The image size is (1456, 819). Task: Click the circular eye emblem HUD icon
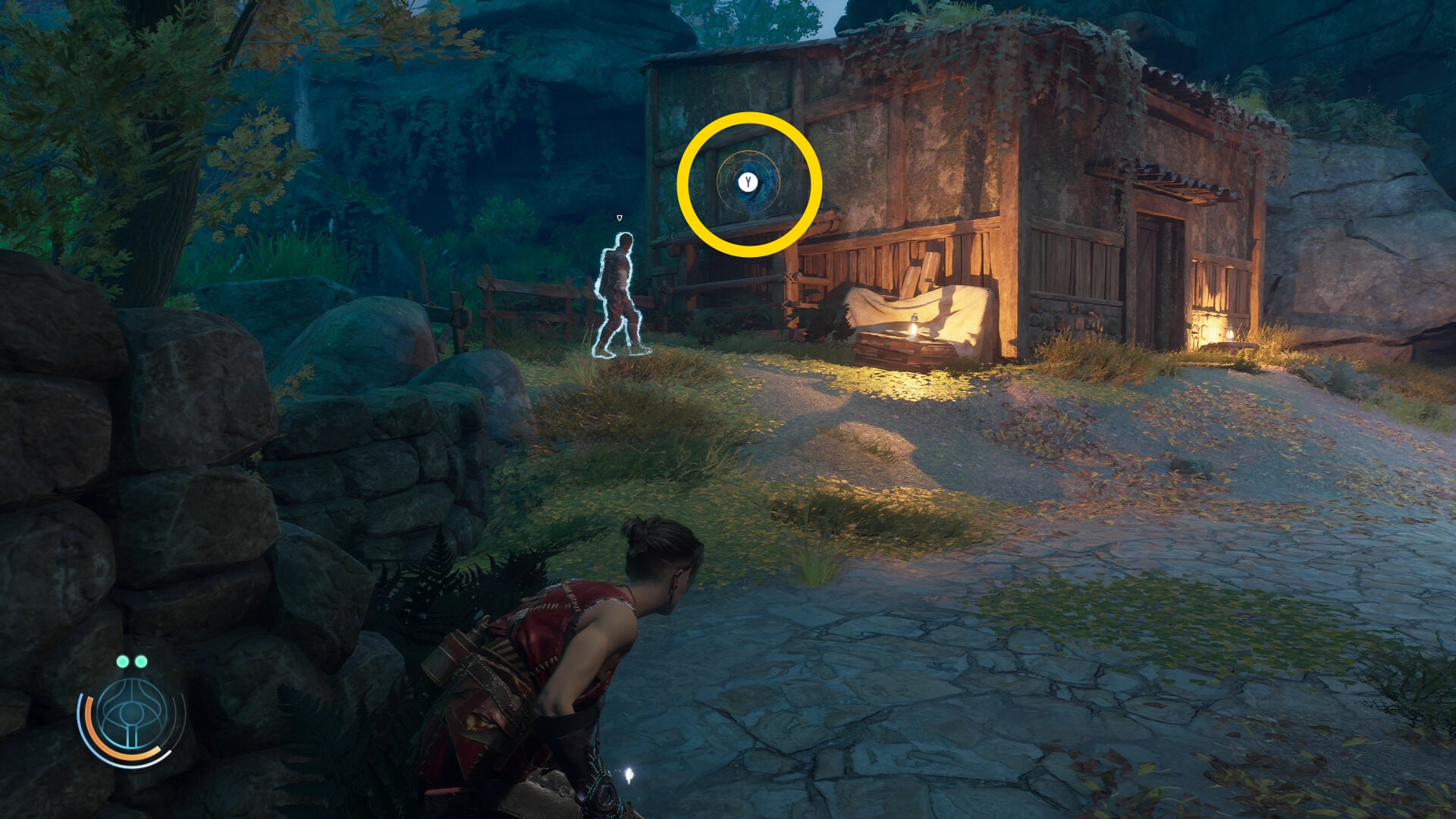(x=132, y=717)
